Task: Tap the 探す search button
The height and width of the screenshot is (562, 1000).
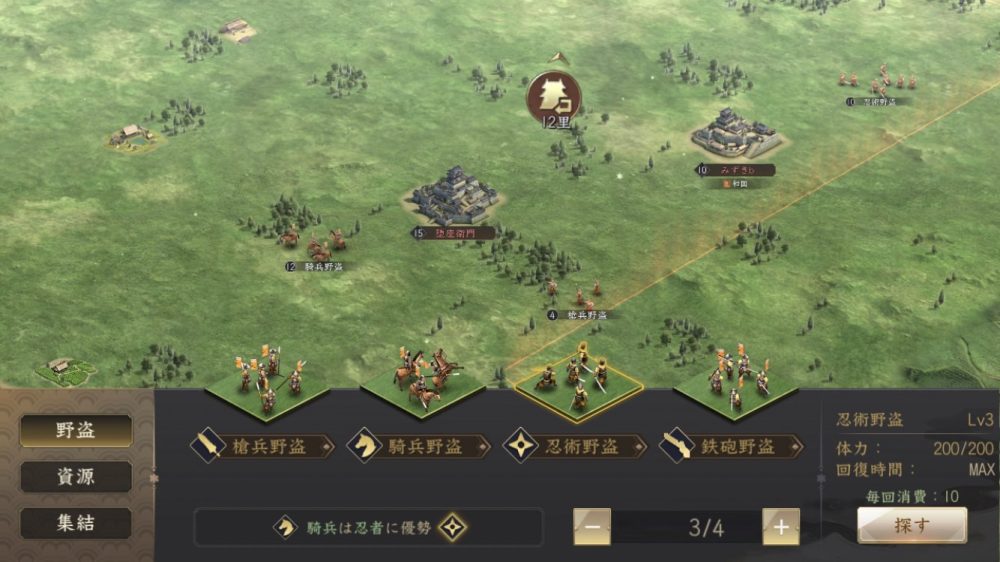Action: pos(911,524)
